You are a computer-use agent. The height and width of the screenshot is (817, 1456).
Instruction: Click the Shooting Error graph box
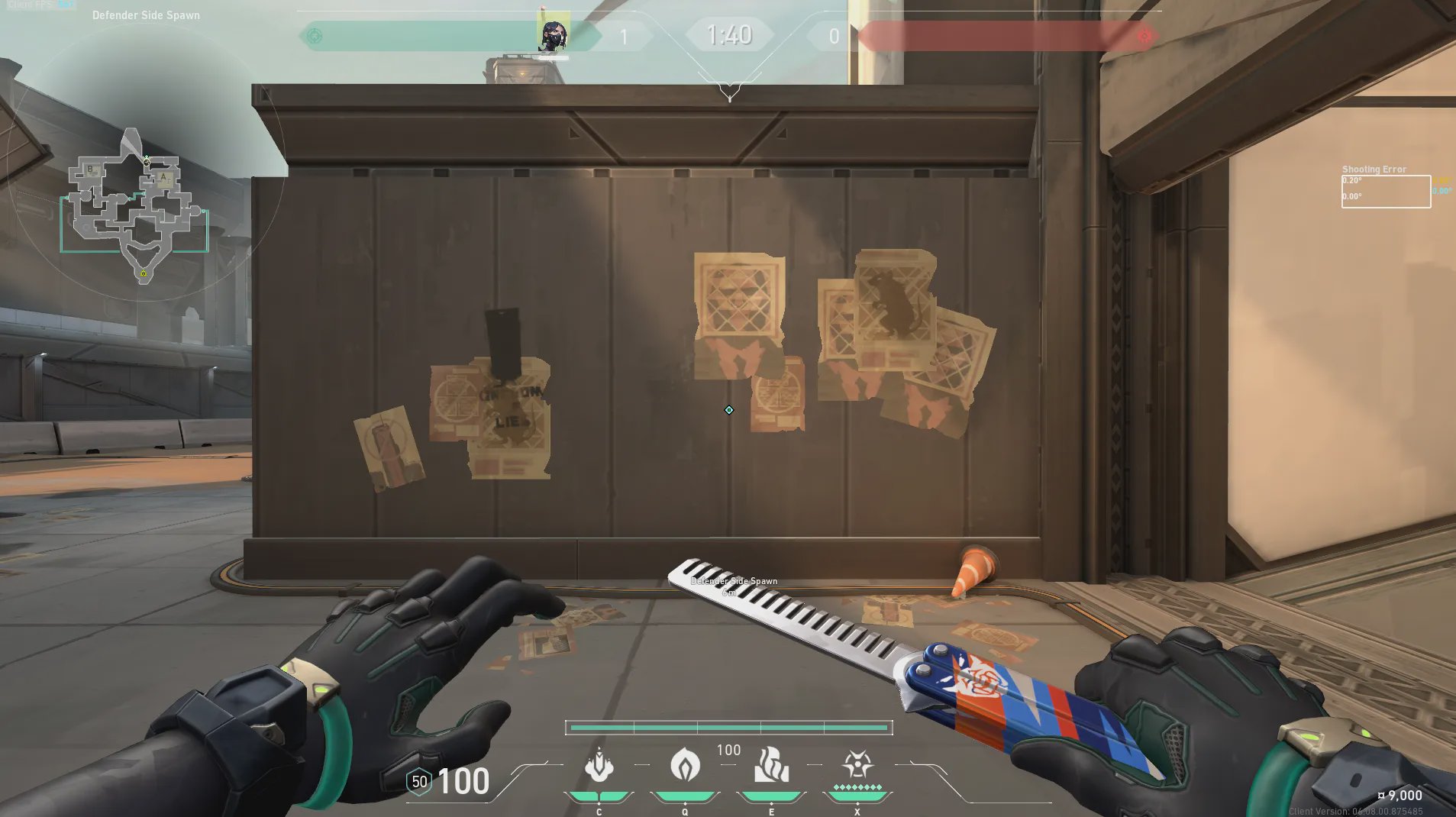[x=1386, y=192]
